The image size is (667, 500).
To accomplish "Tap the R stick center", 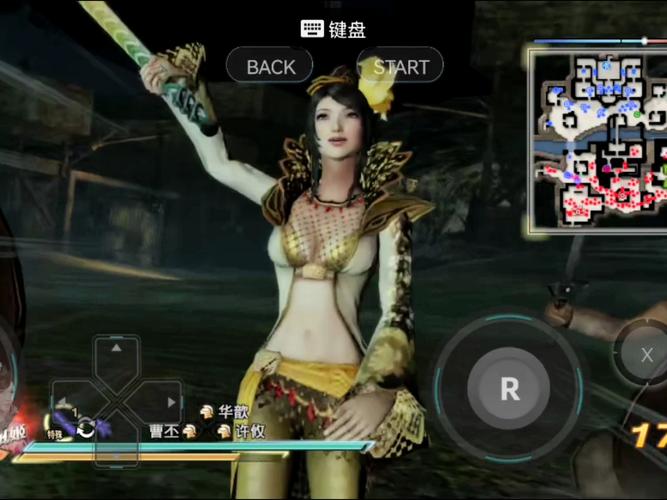I will 509,389.
